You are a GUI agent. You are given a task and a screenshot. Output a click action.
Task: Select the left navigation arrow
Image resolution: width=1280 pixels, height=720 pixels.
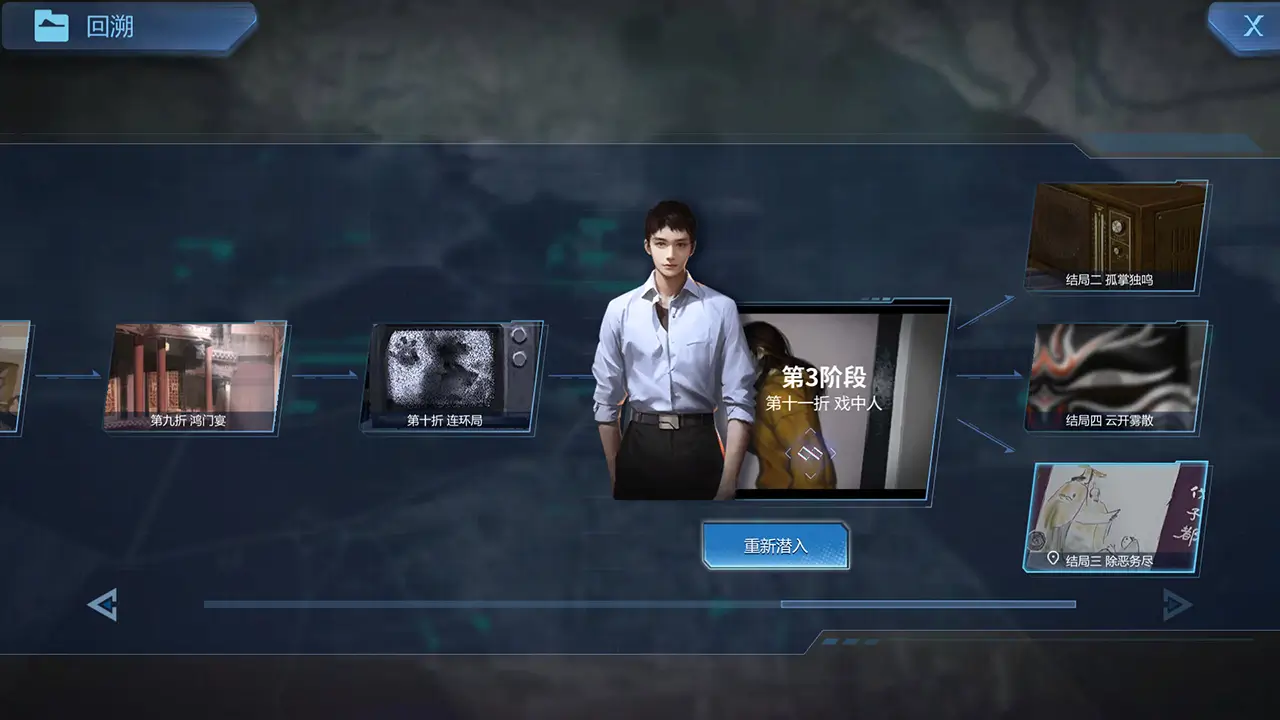101,604
